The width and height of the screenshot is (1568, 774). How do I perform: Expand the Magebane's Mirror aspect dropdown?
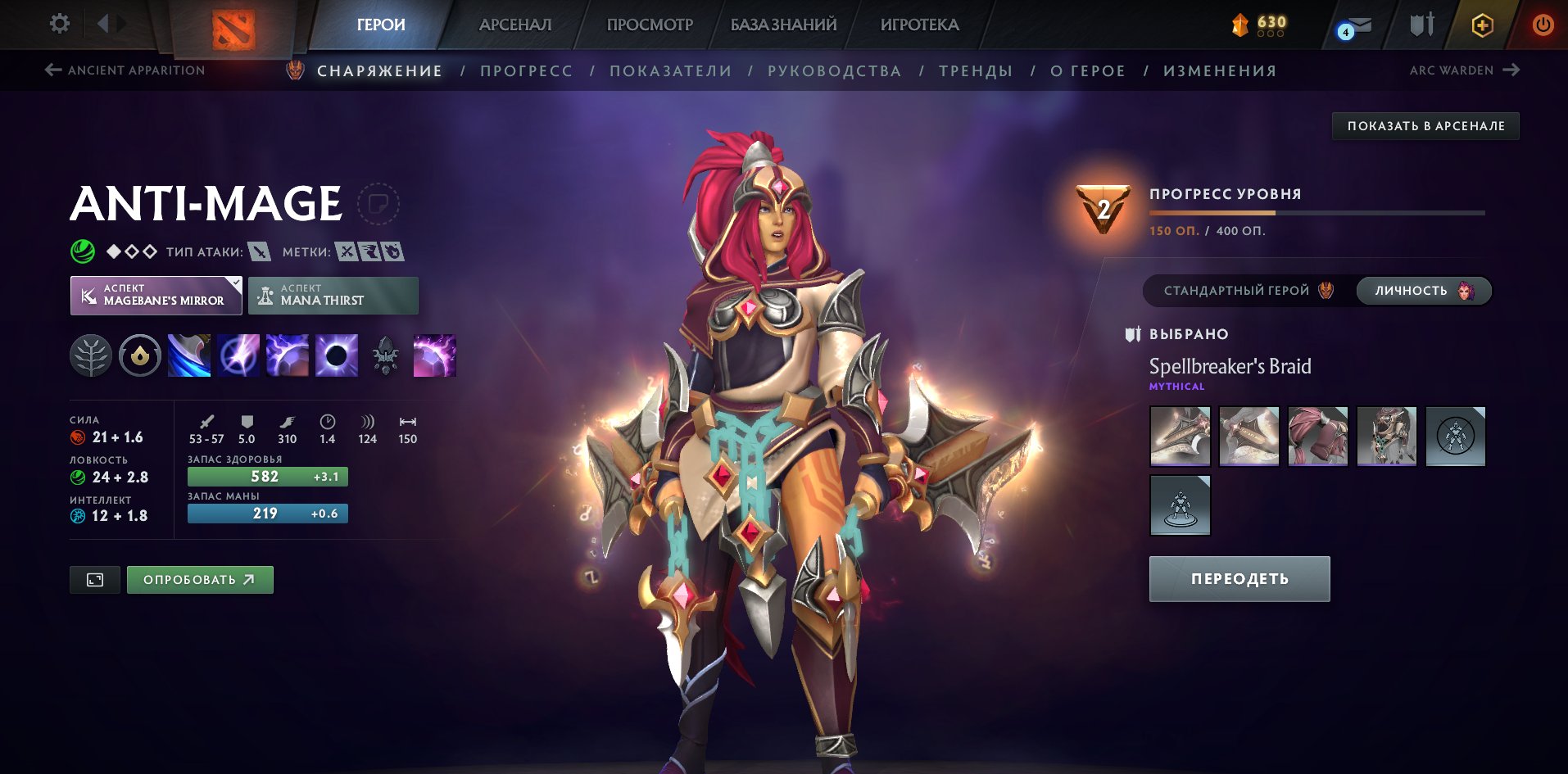[x=236, y=284]
